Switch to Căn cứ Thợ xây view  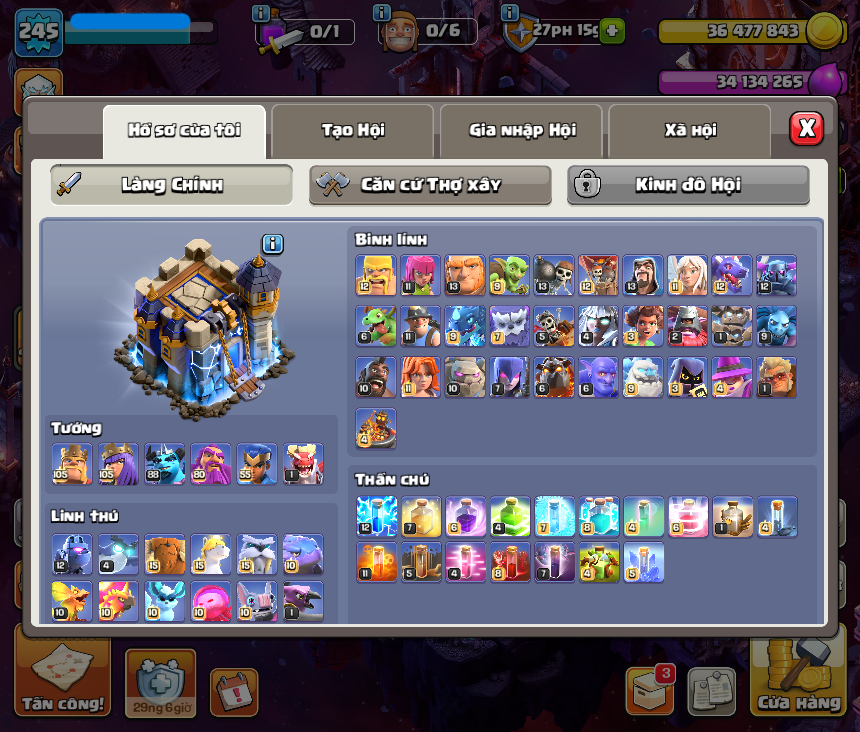tap(430, 185)
